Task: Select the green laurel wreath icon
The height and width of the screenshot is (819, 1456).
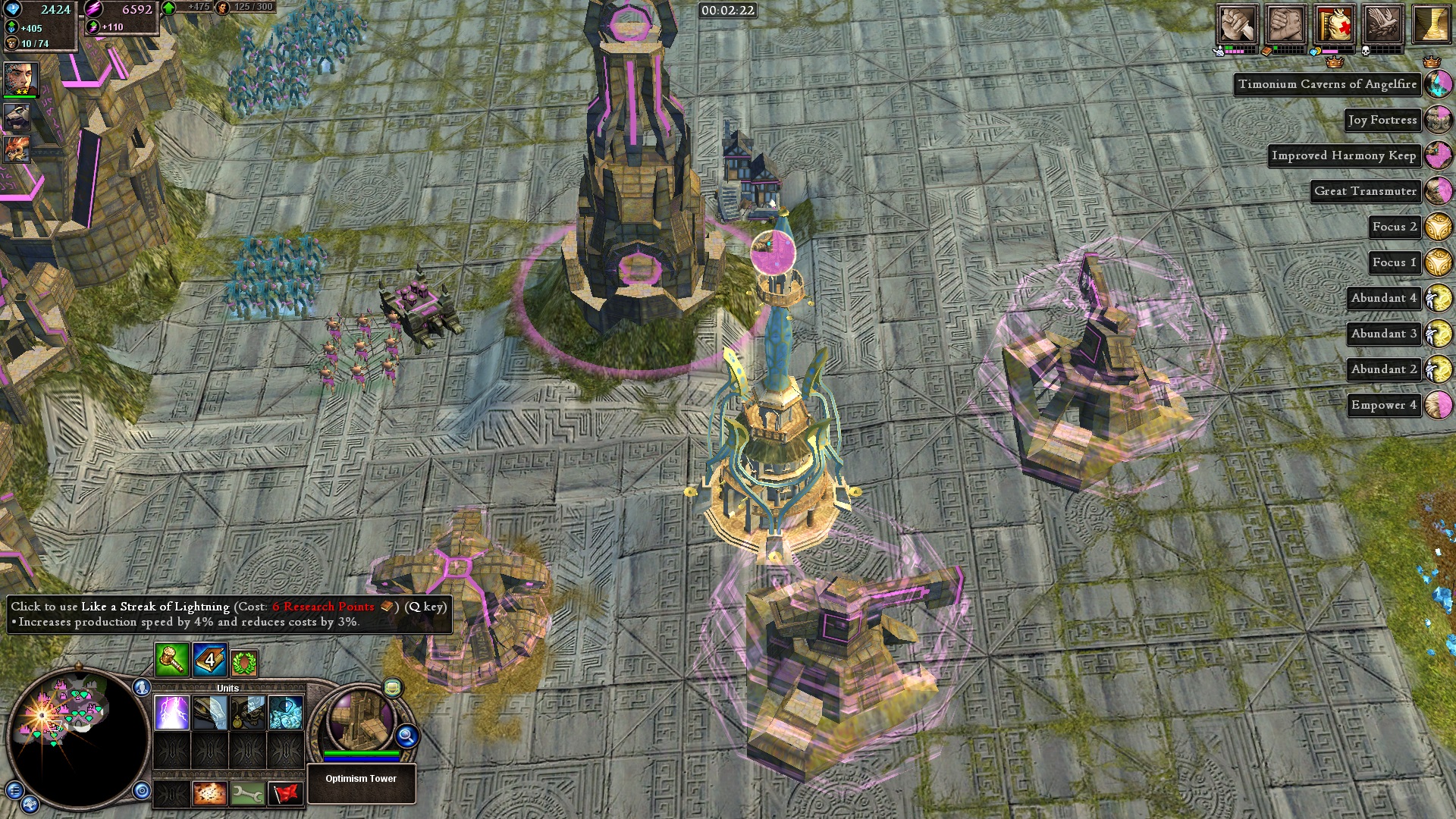Action: point(244,664)
